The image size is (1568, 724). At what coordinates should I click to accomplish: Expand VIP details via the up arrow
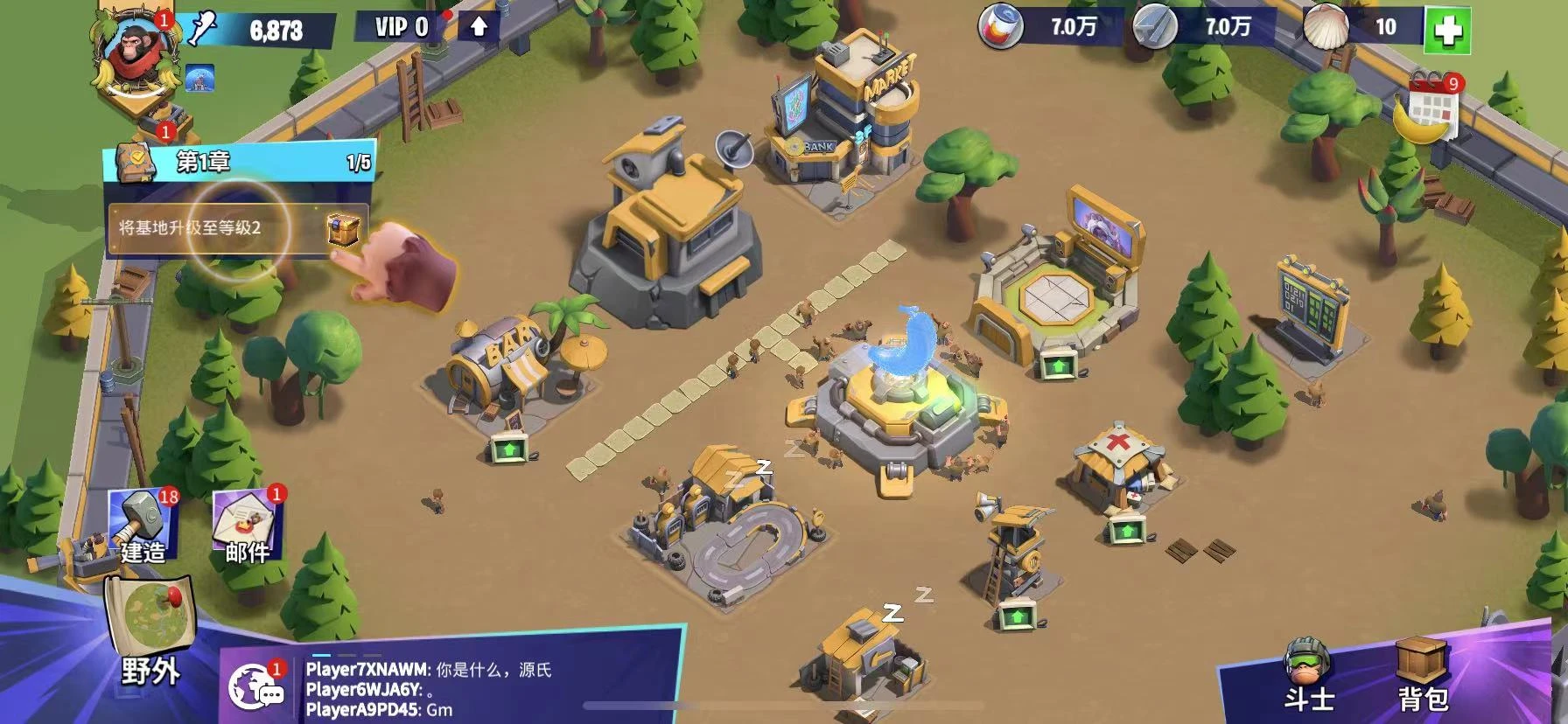point(477,24)
